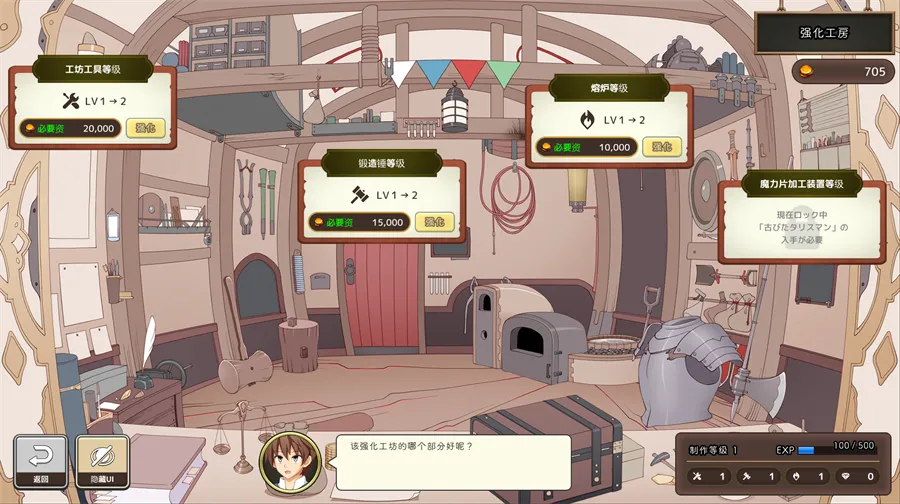Upgrade the 工坊工具等级 with its 强化 button

[x=144, y=128]
